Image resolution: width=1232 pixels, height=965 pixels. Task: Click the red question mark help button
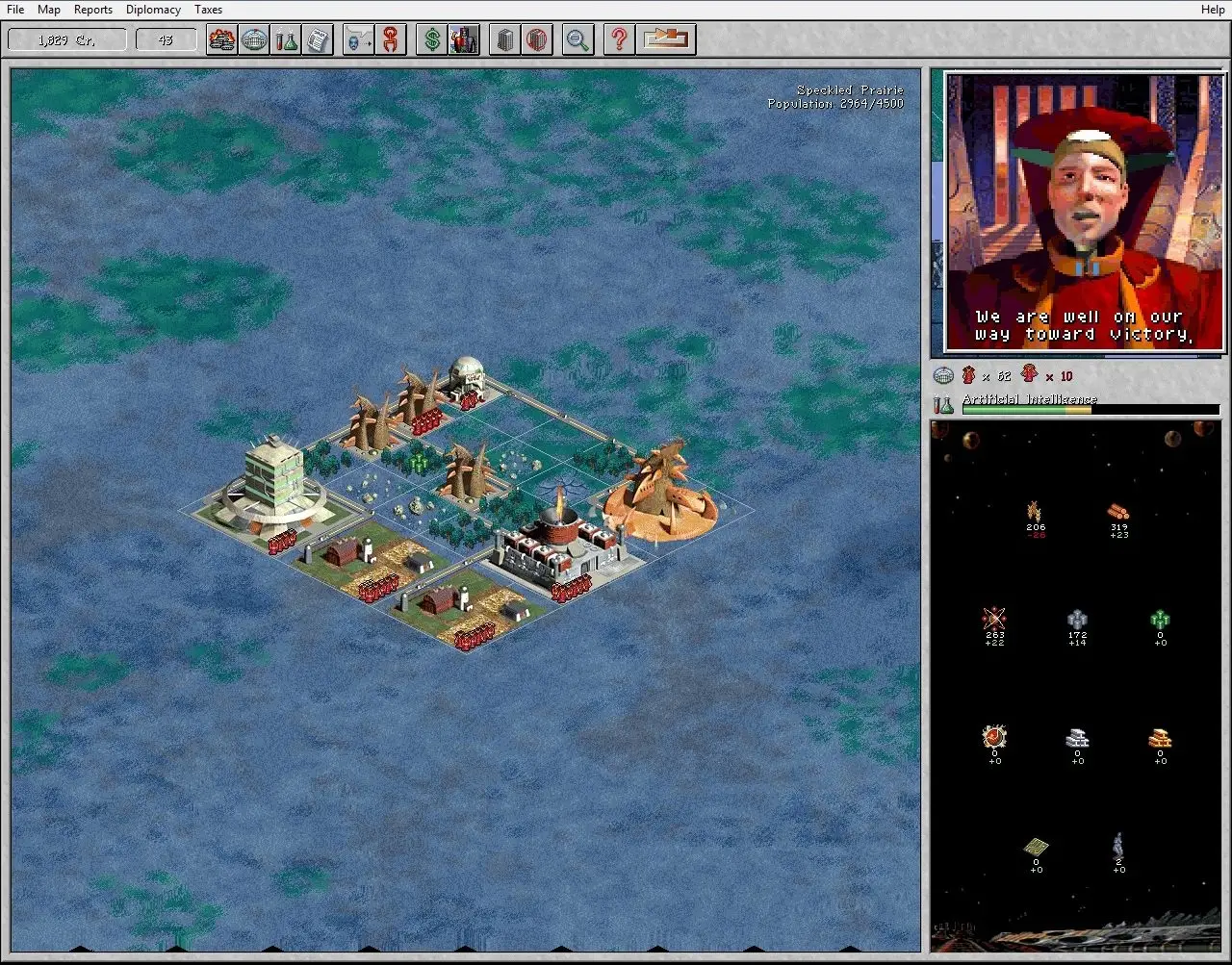(x=620, y=40)
